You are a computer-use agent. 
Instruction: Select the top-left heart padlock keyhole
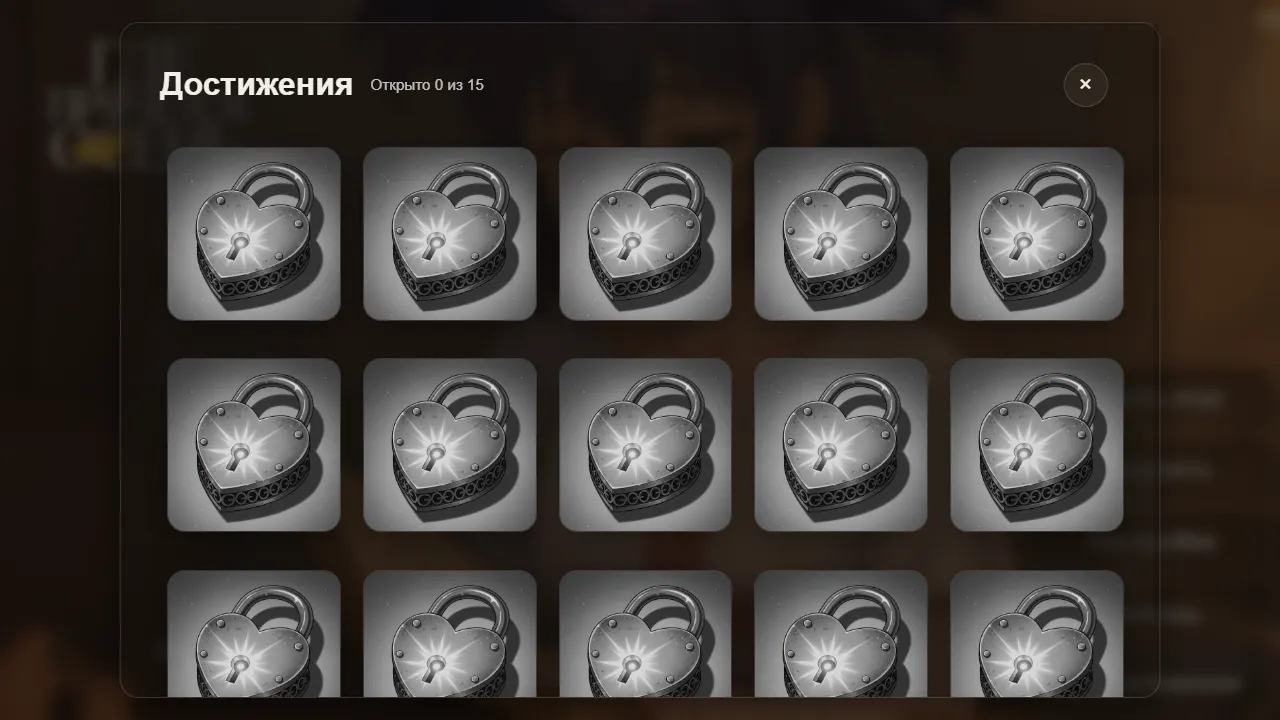point(239,243)
